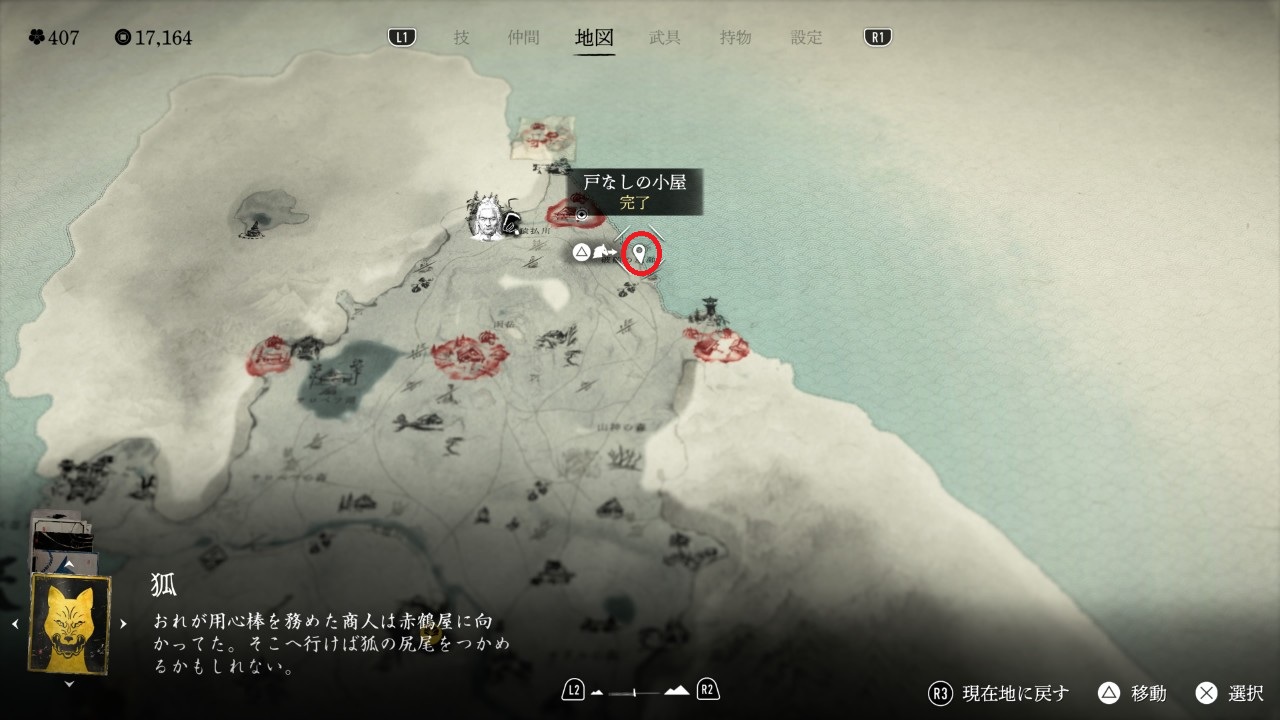Open the 仲間 tab
The image size is (1280, 720).
click(x=523, y=38)
